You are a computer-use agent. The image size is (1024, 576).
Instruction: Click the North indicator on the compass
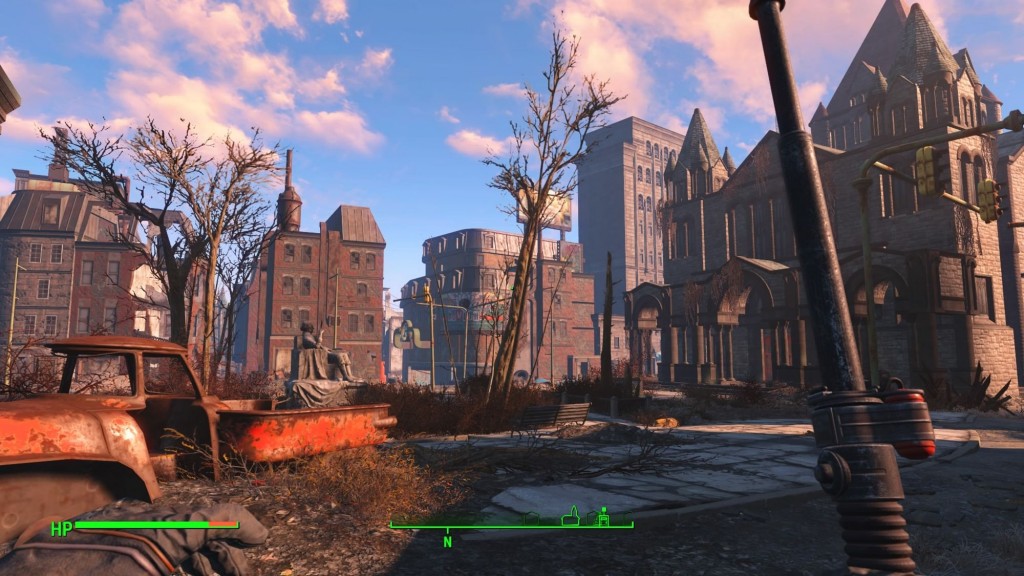pyautogui.click(x=447, y=542)
